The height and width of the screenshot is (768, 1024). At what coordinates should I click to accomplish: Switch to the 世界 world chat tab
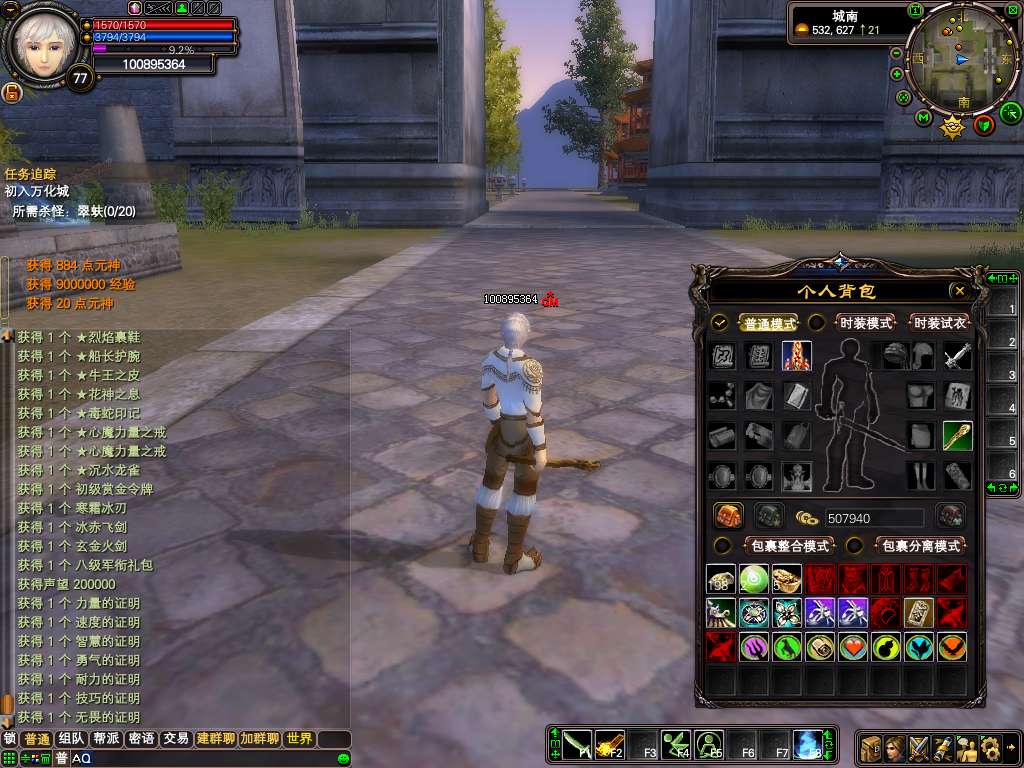(299, 739)
